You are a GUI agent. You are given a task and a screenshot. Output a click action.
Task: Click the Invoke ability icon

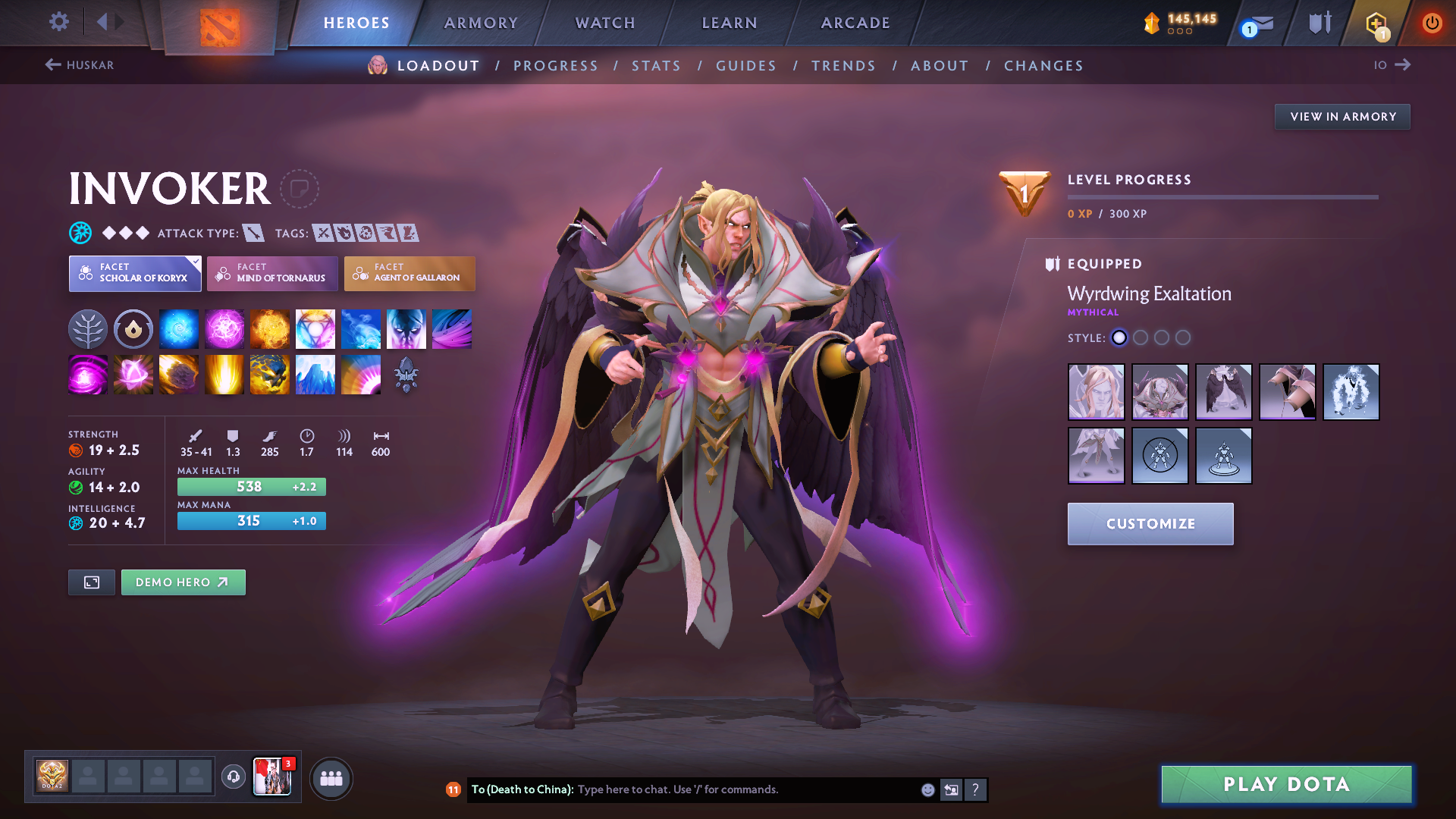pos(315,328)
